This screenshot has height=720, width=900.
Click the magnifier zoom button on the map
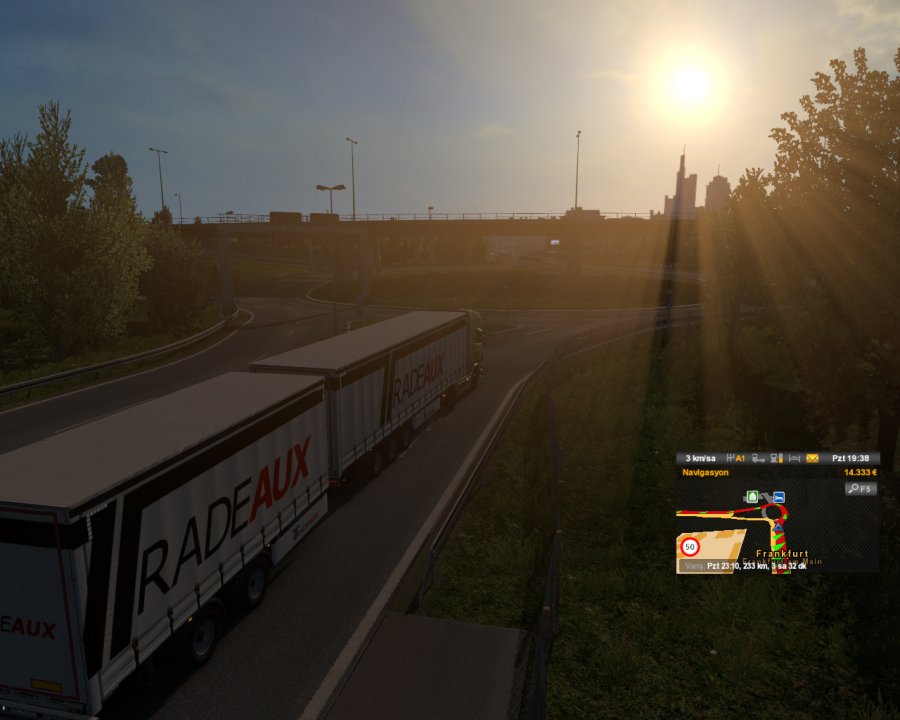(860, 489)
